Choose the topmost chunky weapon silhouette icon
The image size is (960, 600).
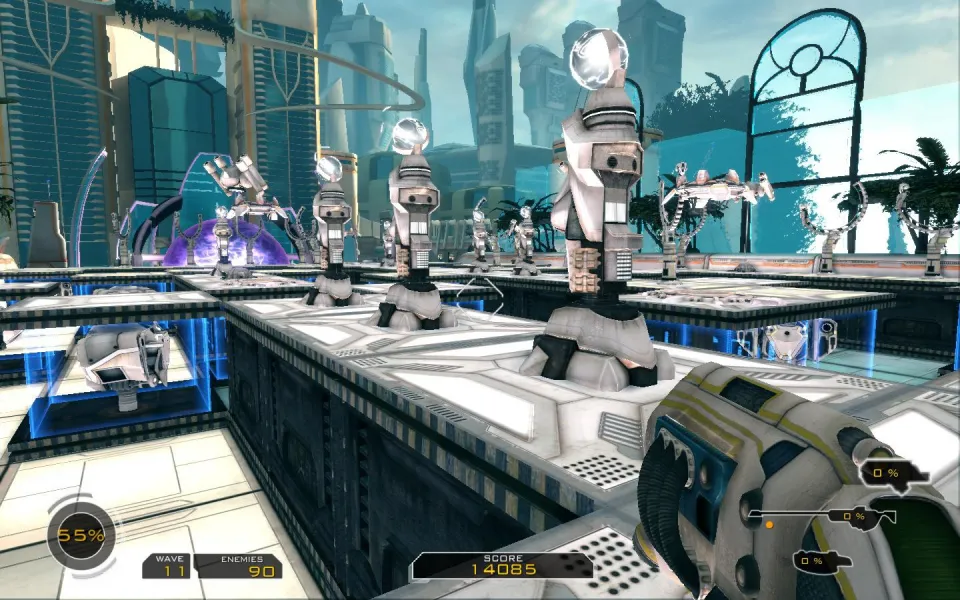890,472
